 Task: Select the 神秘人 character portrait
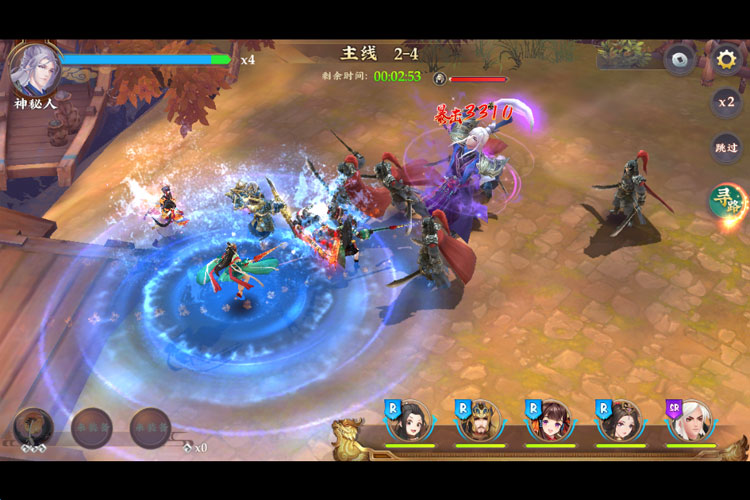coord(33,68)
